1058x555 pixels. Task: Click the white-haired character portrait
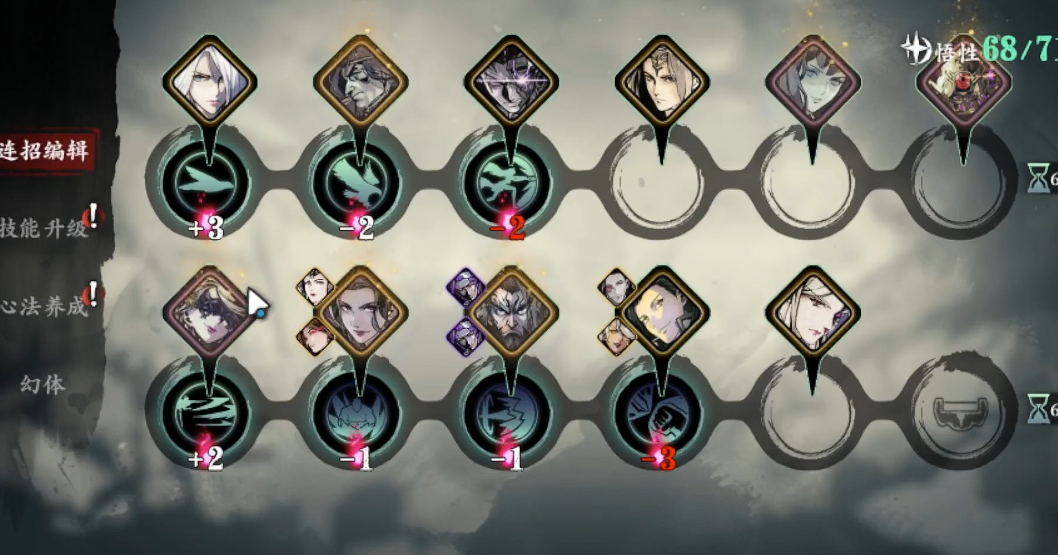(x=207, y=81)
